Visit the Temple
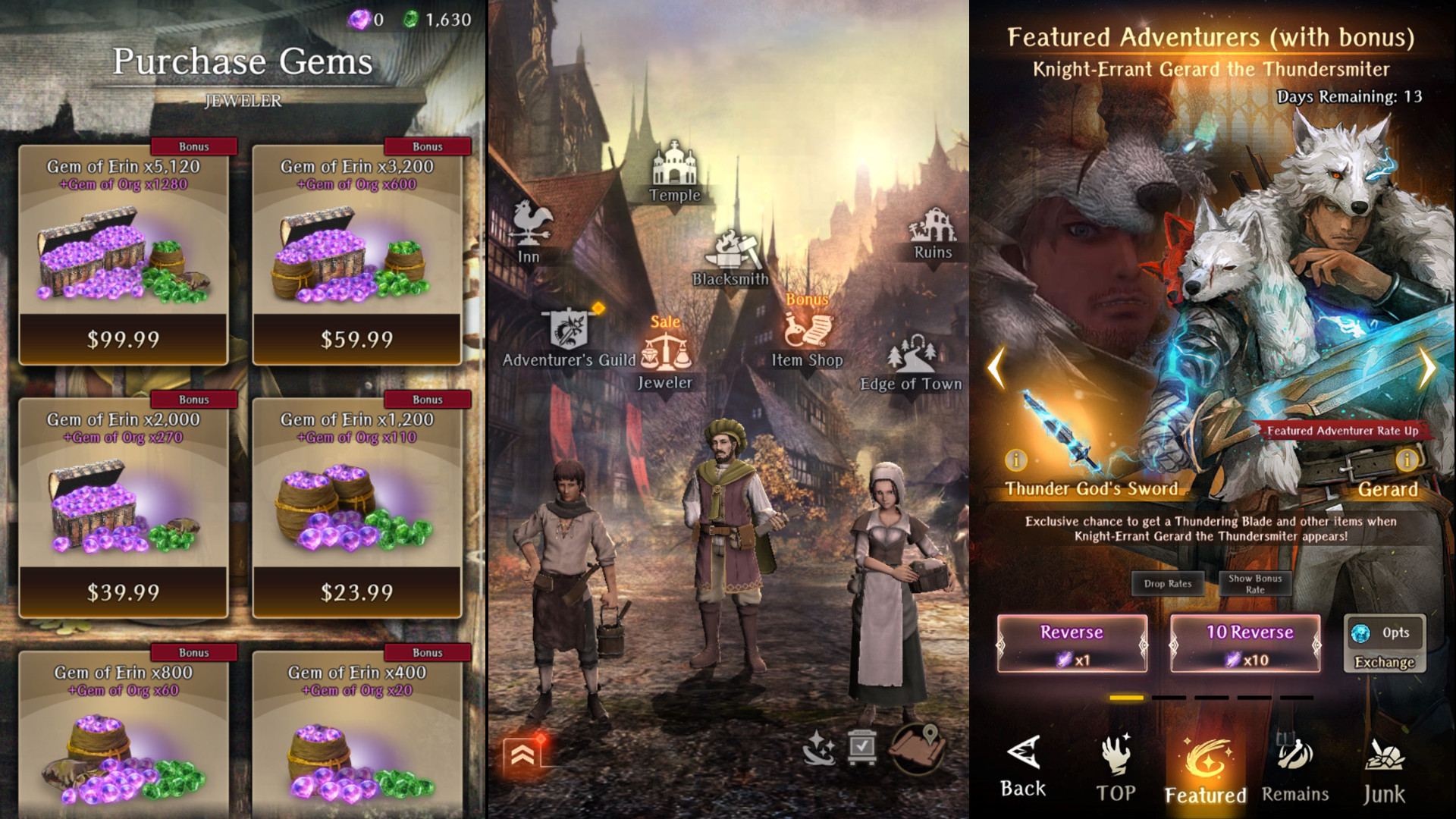 674,172
